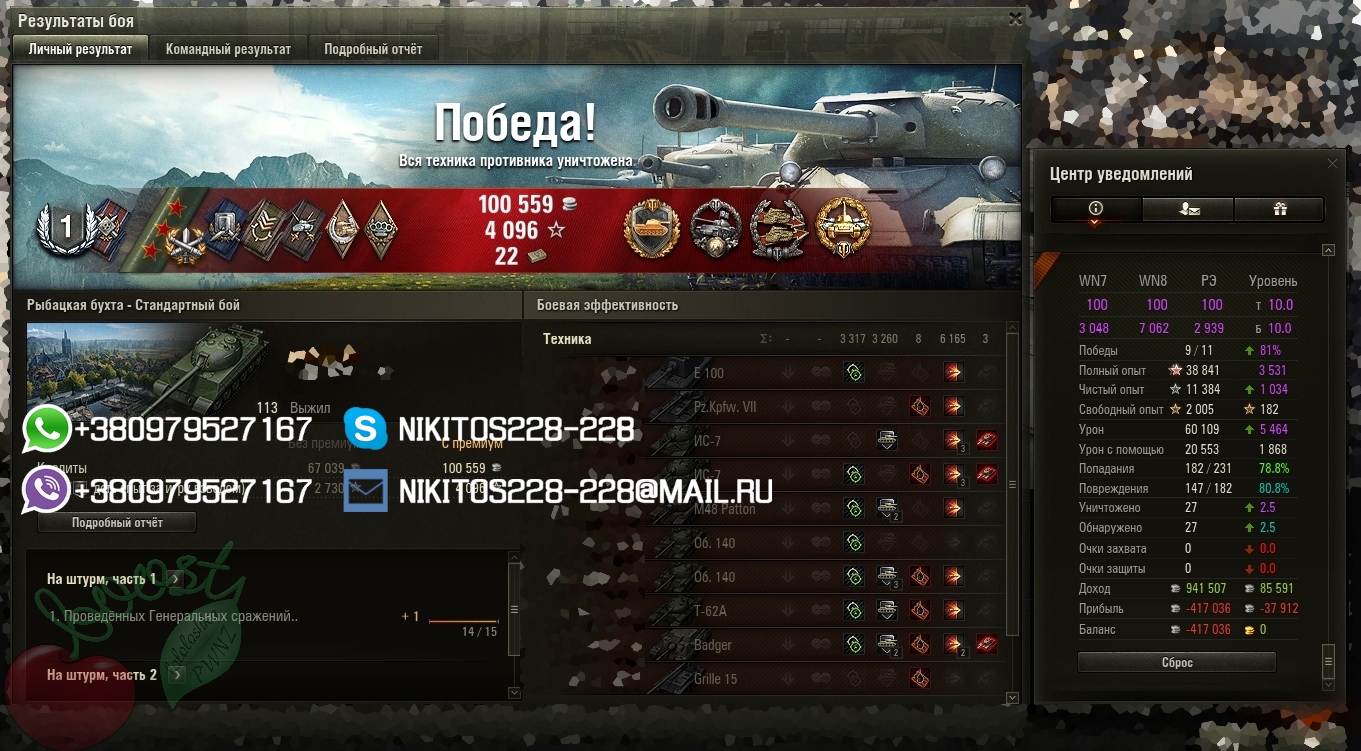This screenshot has height=751, width=1361.
Task: Expand the На штурм, часть 1 mission
Action: point(176,578)
